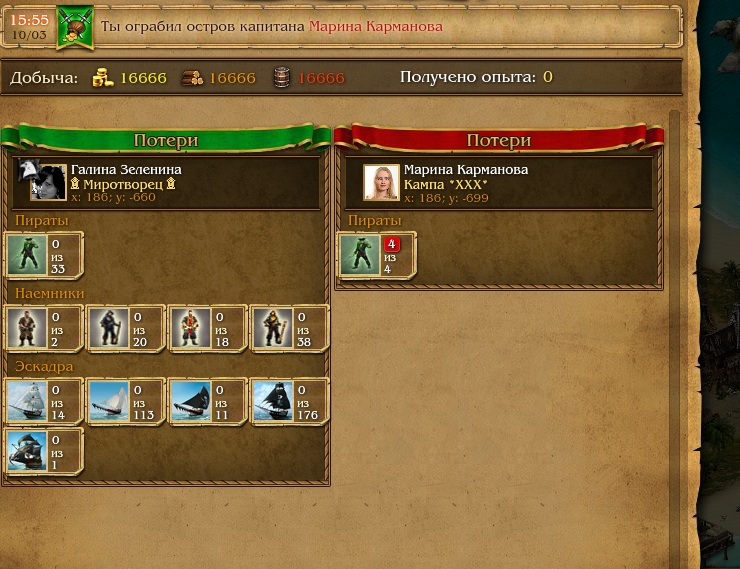Open Марина Карманова's blonde avatar portrait
This screenshot has width=740, height=569.
click(381, 182)
